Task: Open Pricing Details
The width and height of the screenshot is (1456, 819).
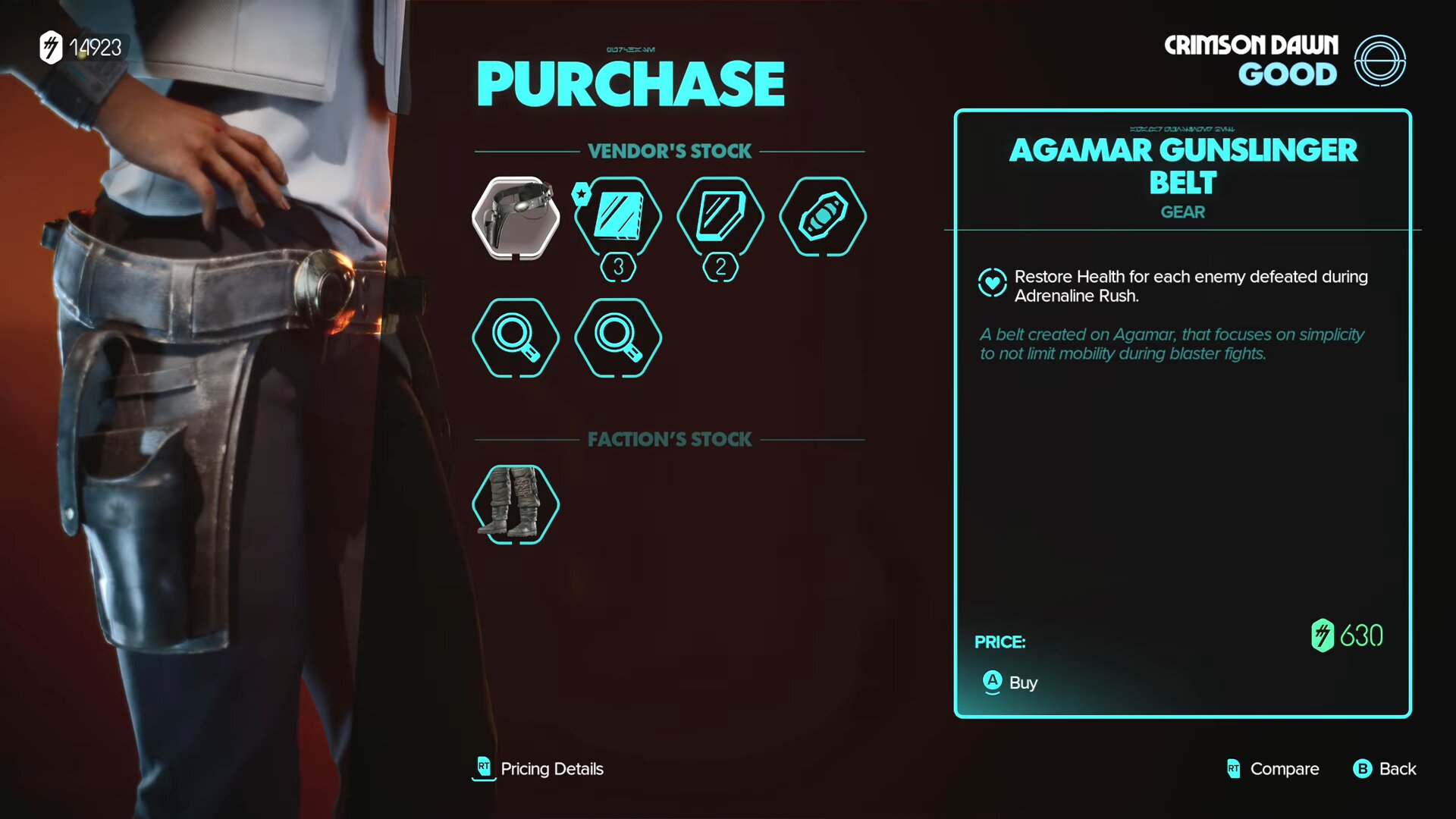Action: click(x=538, y=769)
